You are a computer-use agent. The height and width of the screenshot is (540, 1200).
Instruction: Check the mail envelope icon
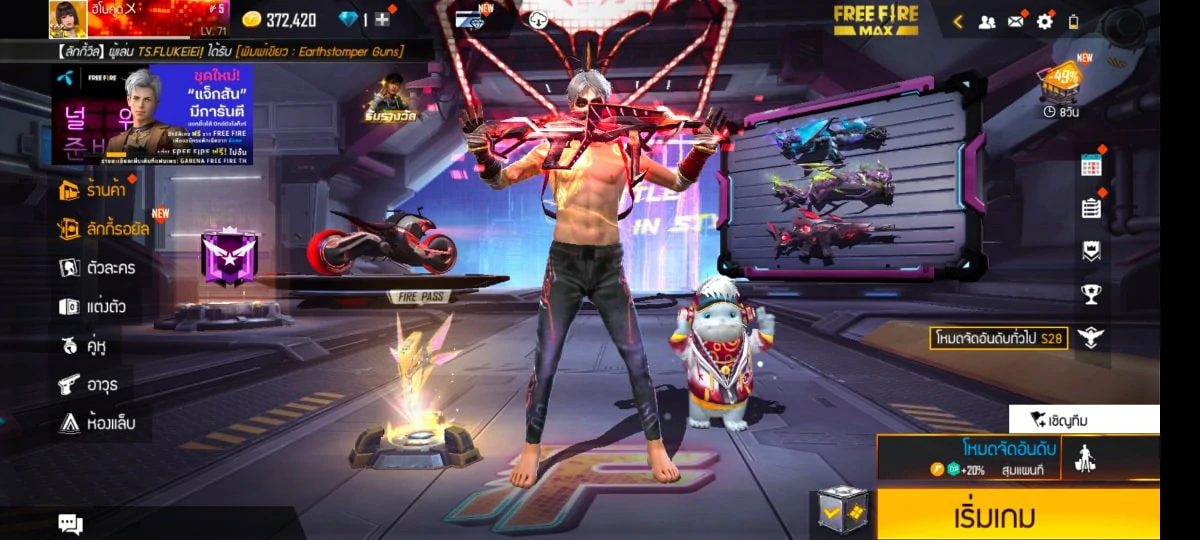pyautogui.click(x=1016, y=21)
